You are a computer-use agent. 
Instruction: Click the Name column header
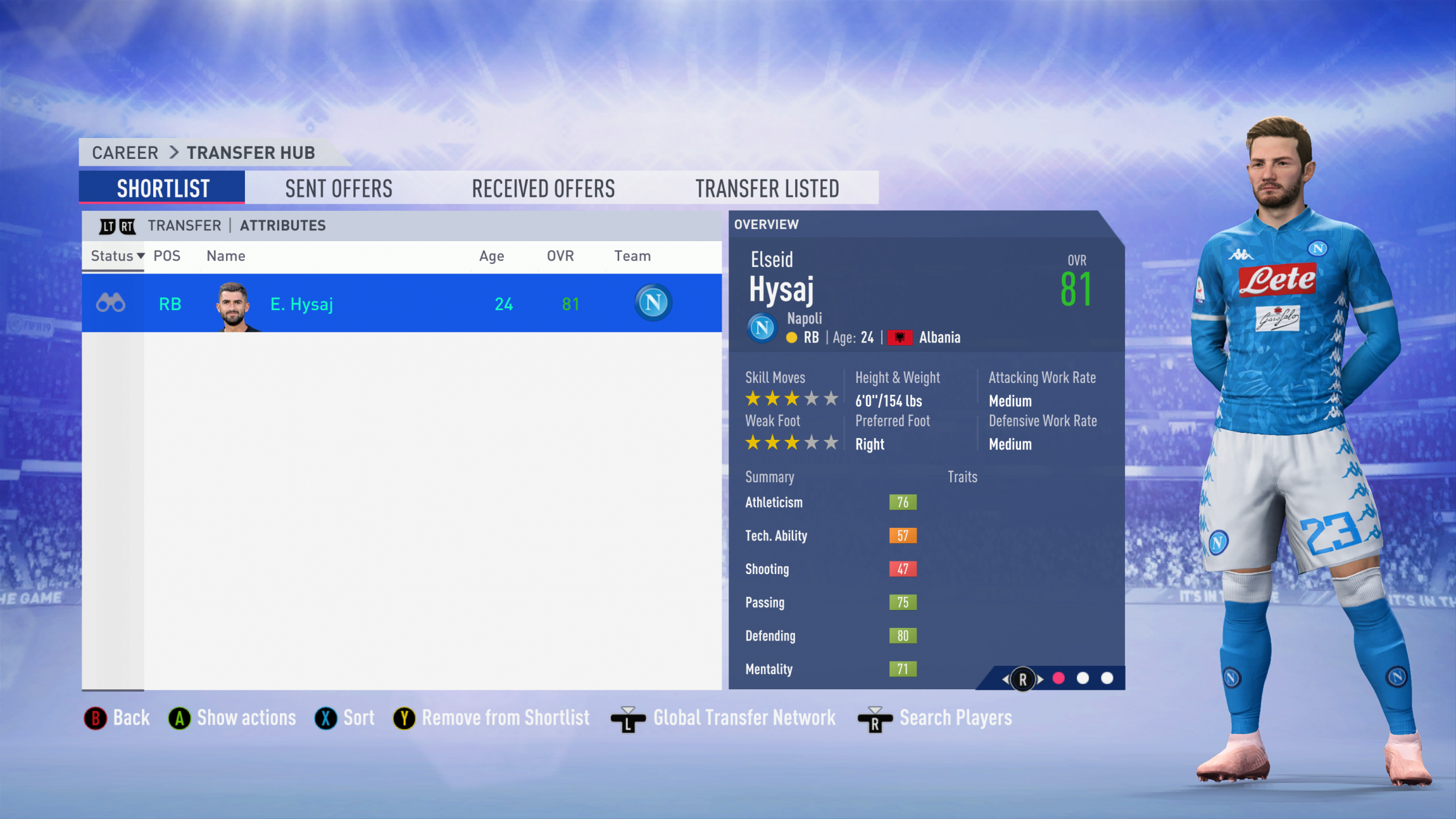(x=226, y=256)
